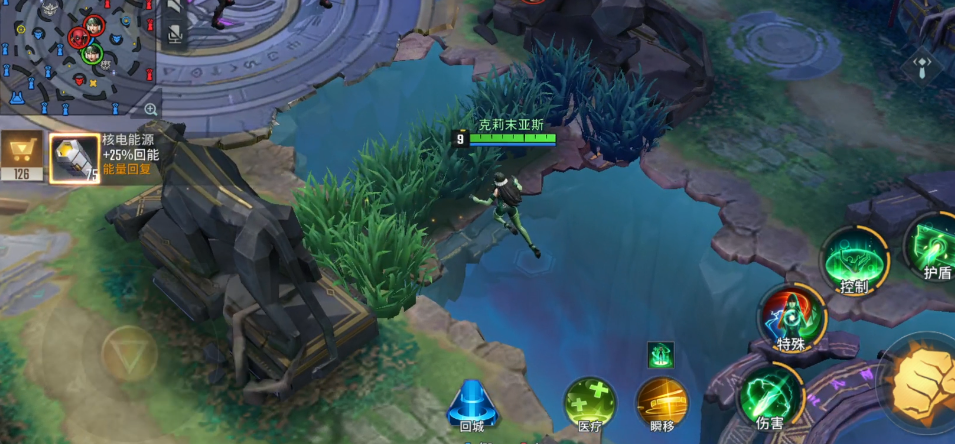Use the 特殊 special skill

(x=790, y=317)
